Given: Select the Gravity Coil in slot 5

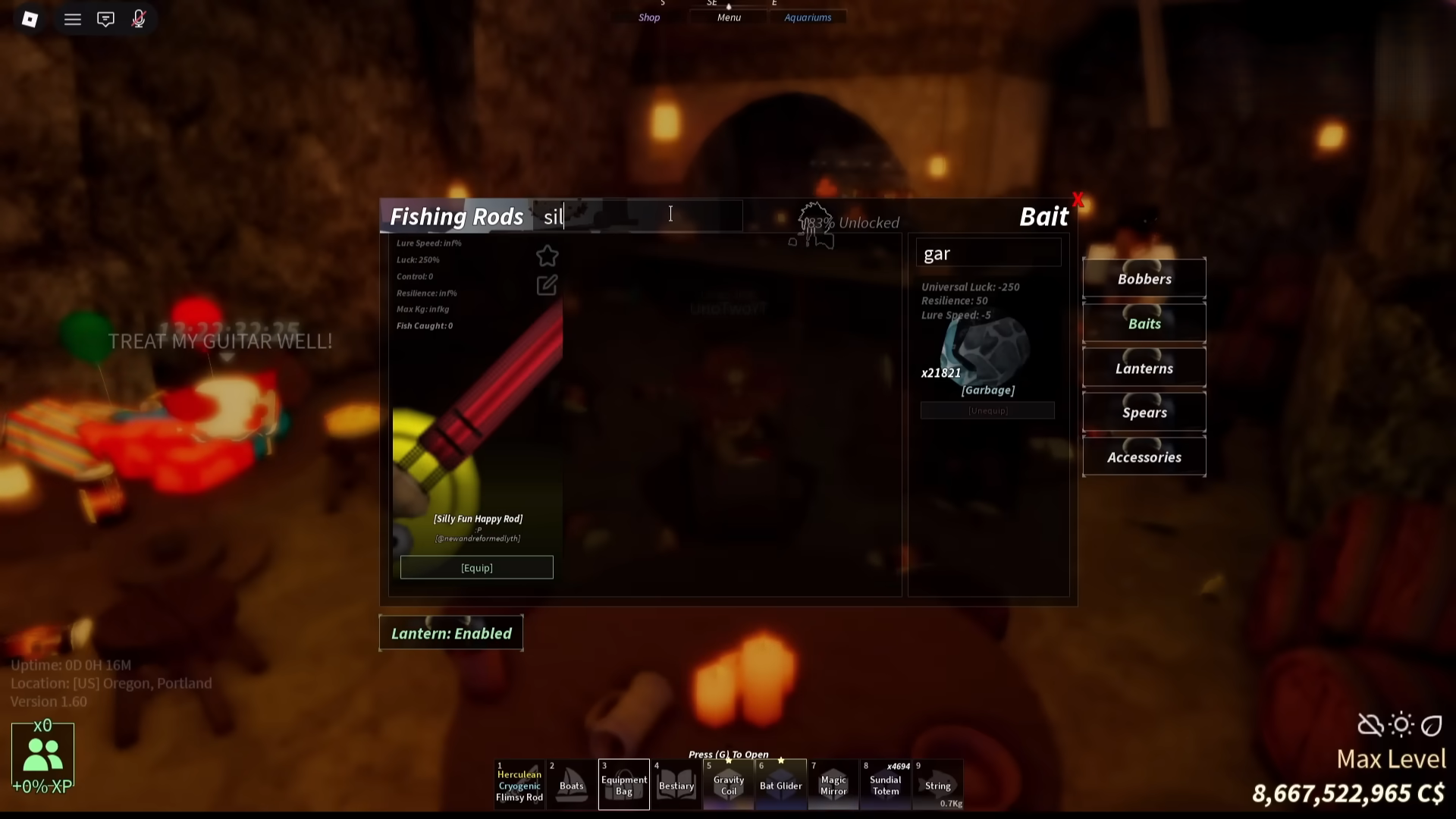Looking at the screenshot, I should point(728,785).
